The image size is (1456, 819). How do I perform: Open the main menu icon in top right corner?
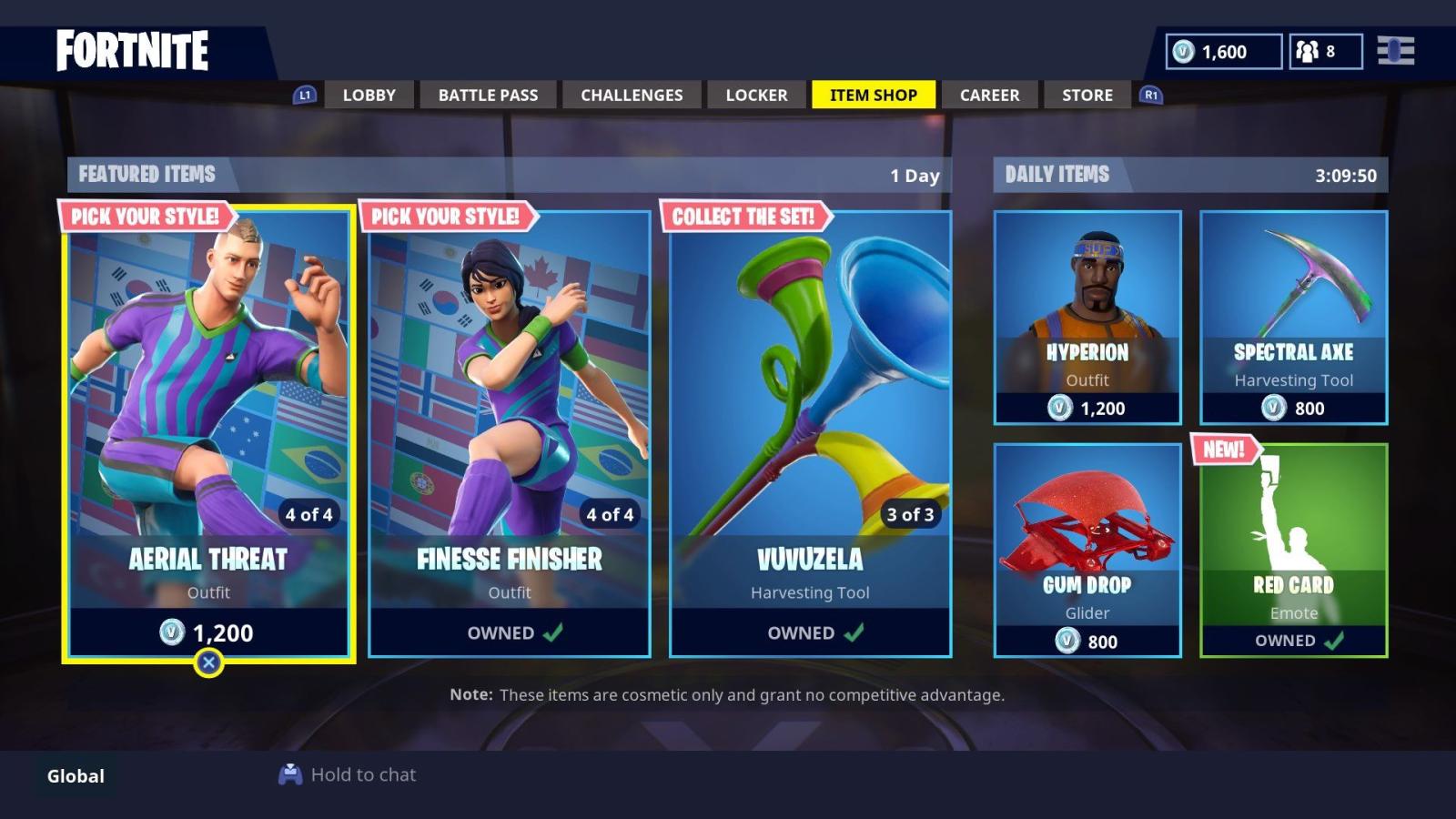tap(1394, 52)
